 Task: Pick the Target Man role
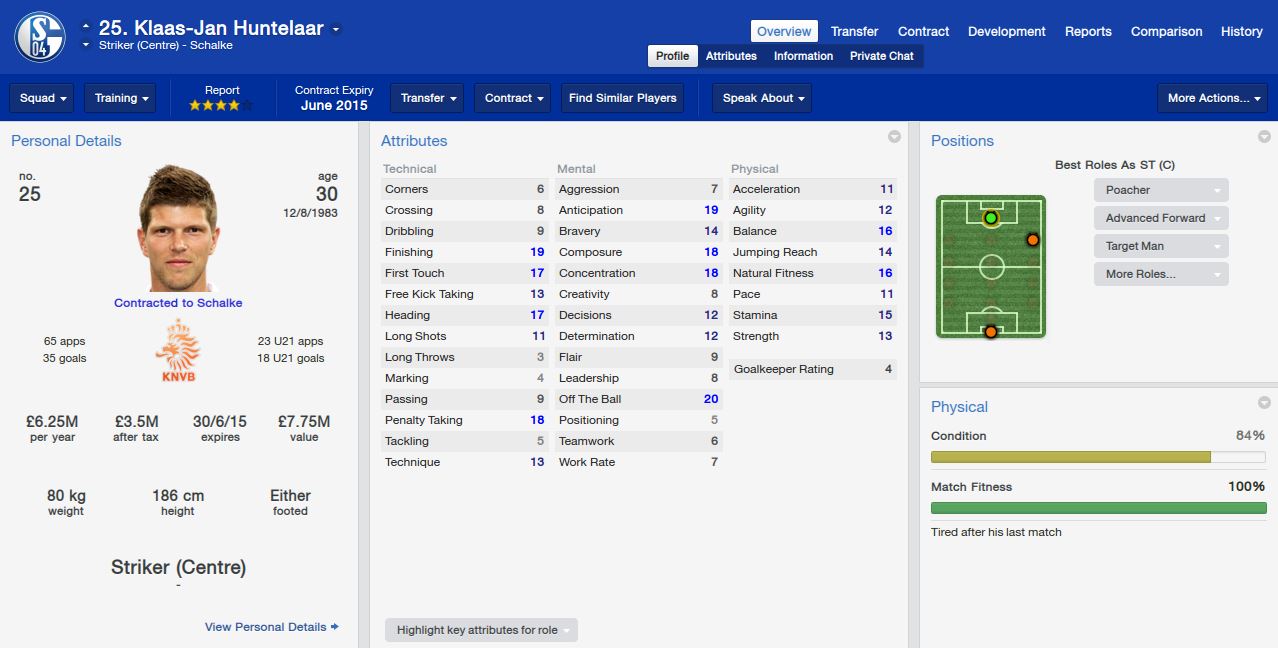(x=1160, y=246)
